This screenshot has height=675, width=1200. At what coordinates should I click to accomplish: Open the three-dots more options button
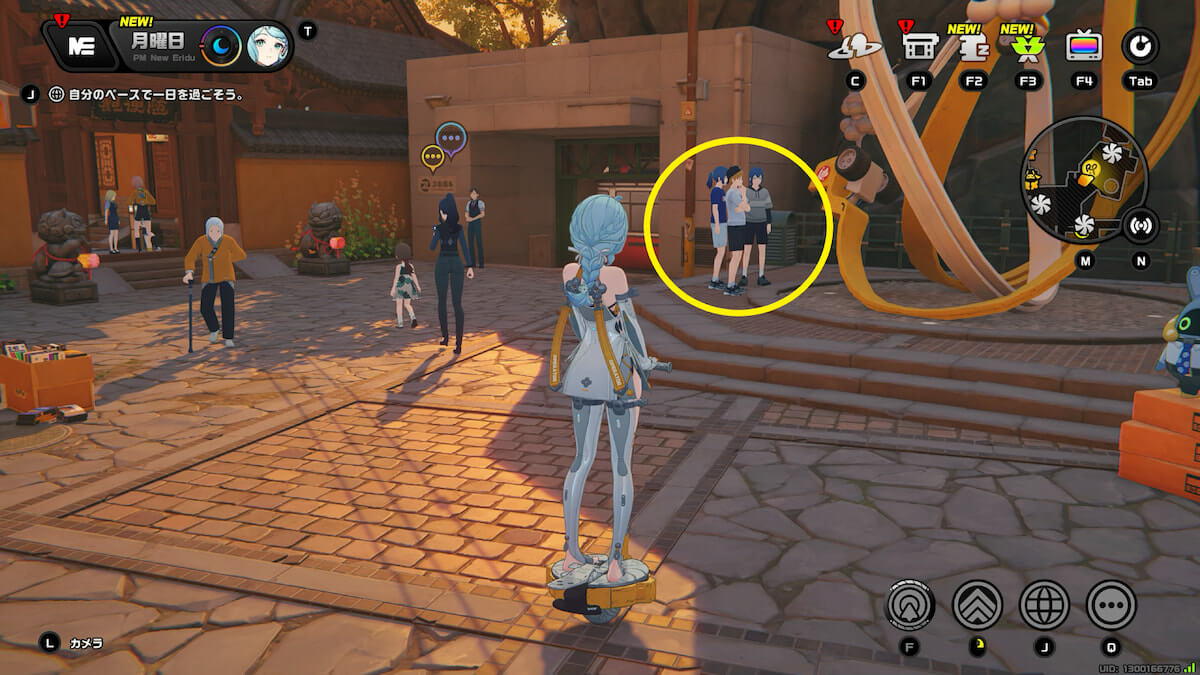pos(1111,604)
